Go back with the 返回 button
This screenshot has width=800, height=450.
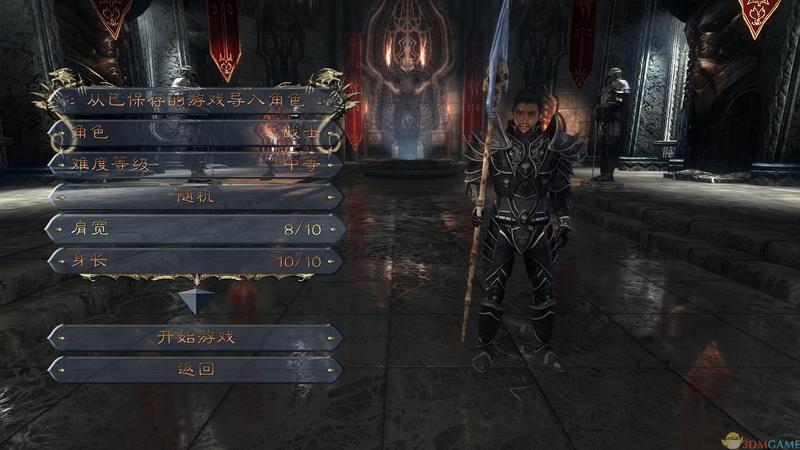(x=196, y=369)
